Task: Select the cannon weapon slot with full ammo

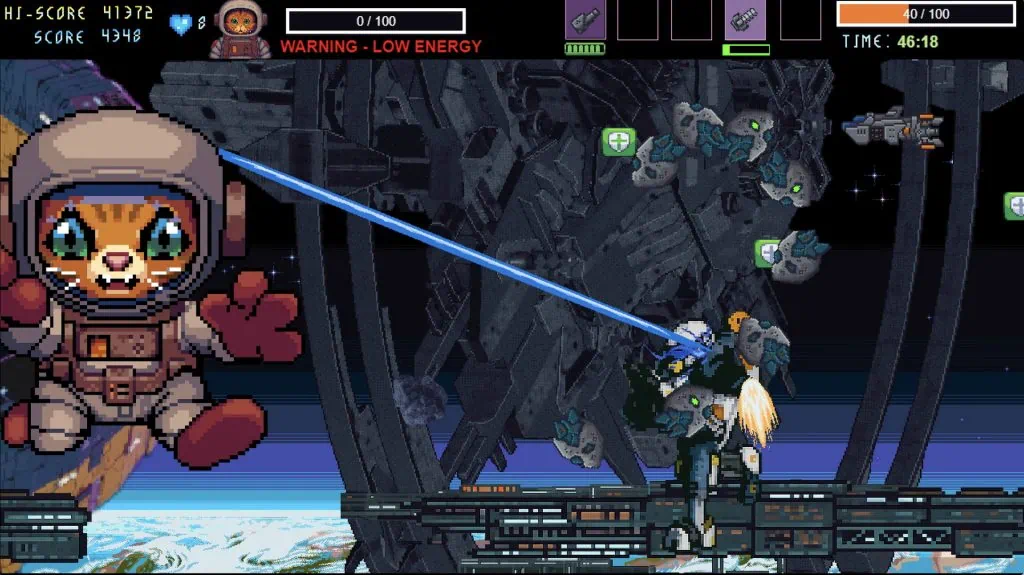Action: [x=585, y=20]
